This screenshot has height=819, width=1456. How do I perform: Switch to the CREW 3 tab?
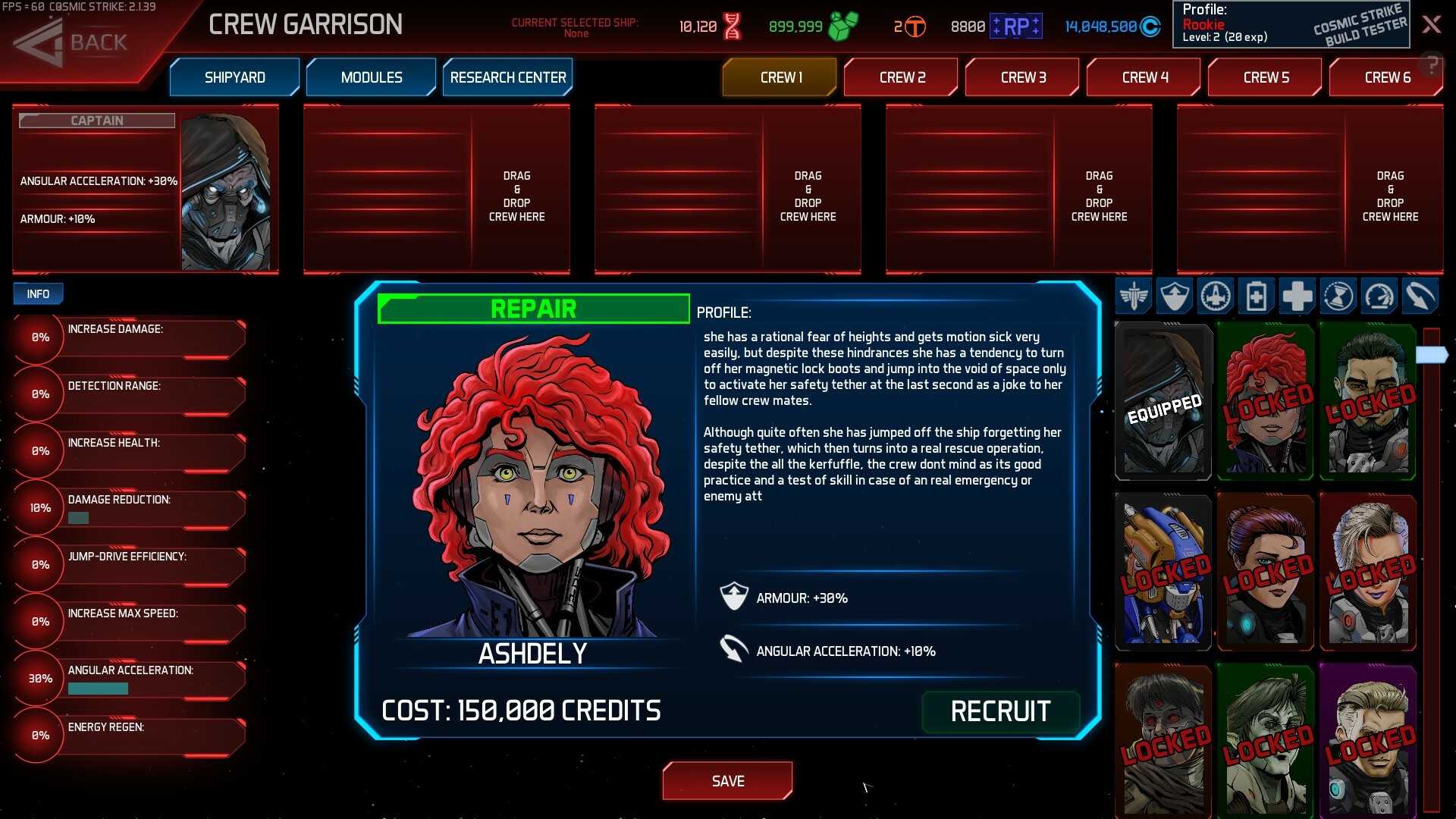click(x=1022, y=77)
